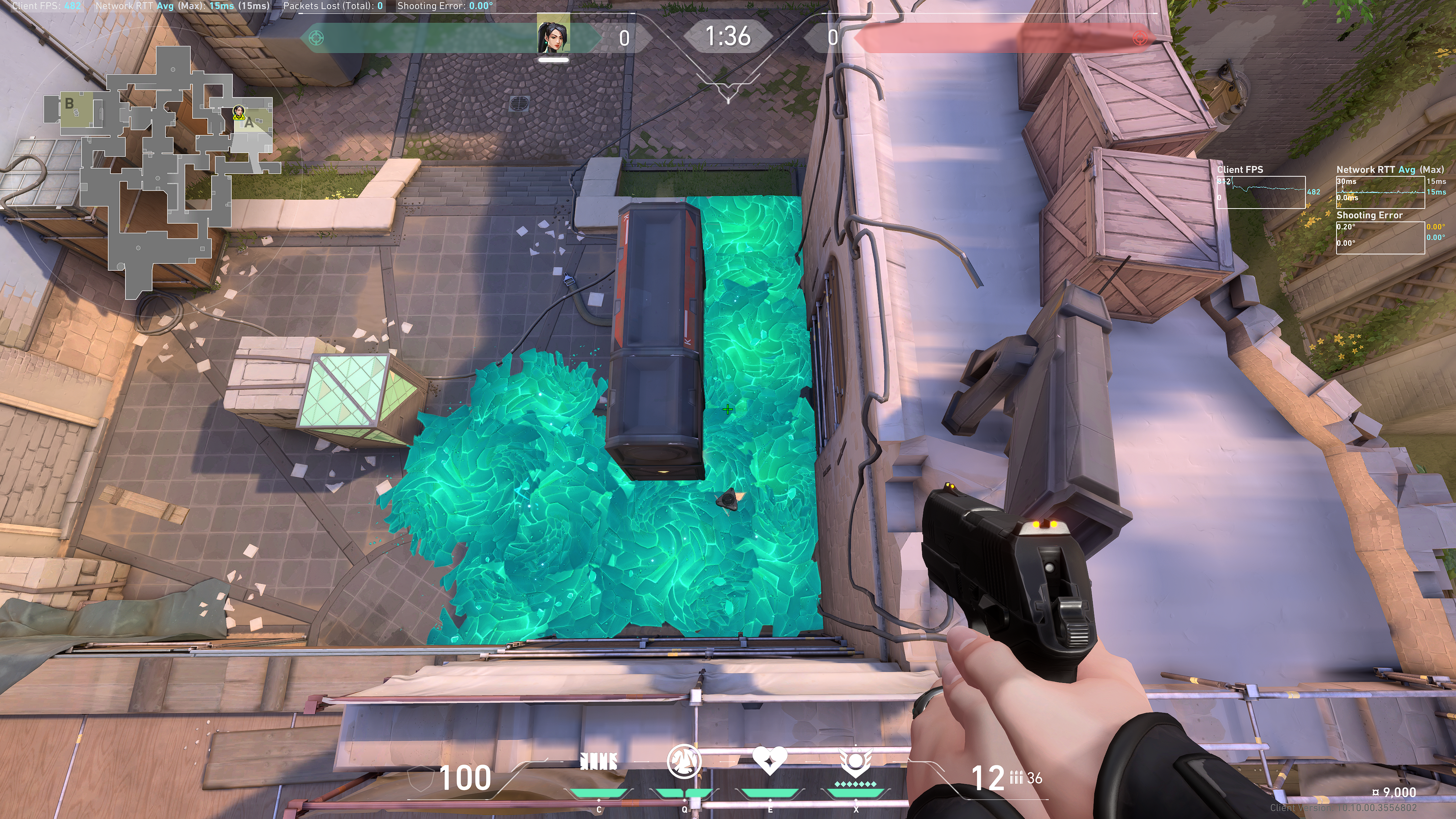The width and height of the screenshot is (1456, 819).
Task: Select the B site marker on the minimap
Action: tap(69, 104)
